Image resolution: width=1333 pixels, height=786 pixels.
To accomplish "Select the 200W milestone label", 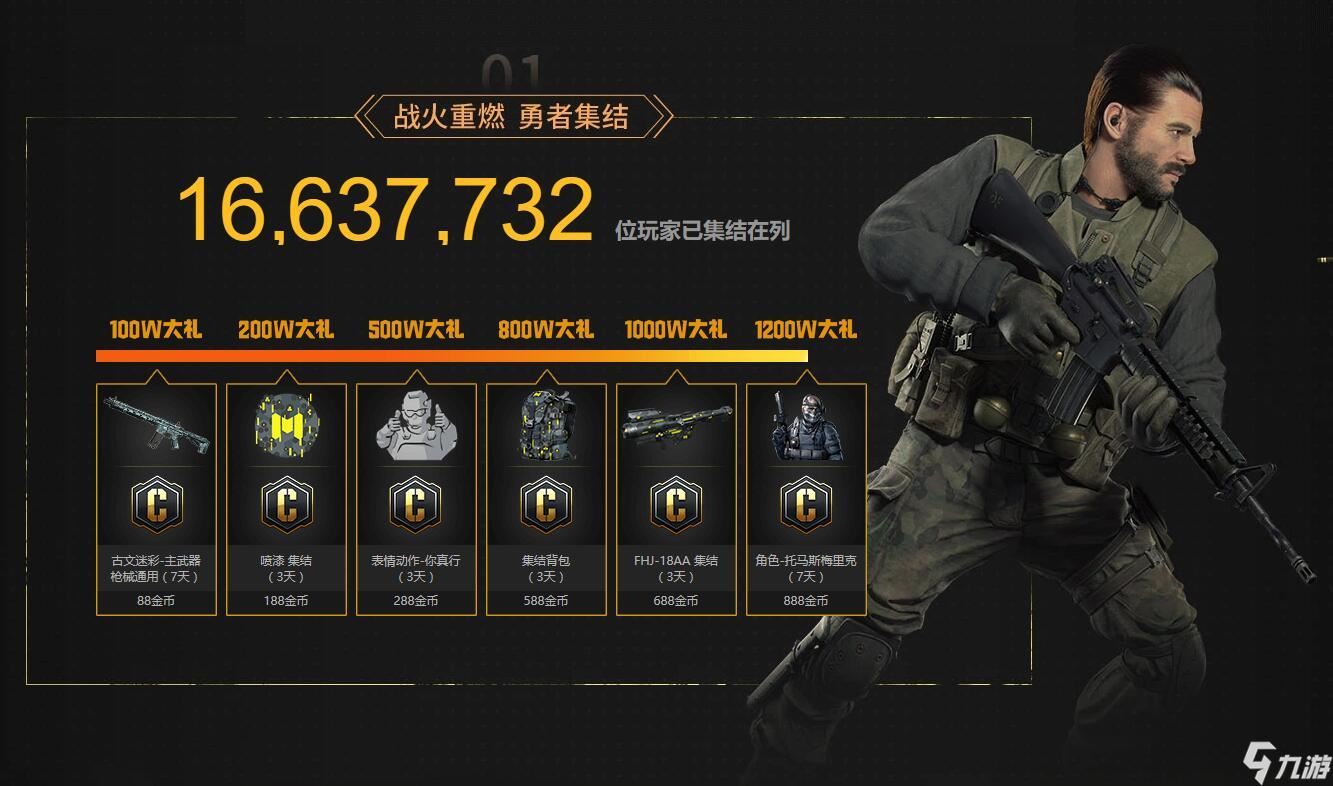I will coord(286,330).
